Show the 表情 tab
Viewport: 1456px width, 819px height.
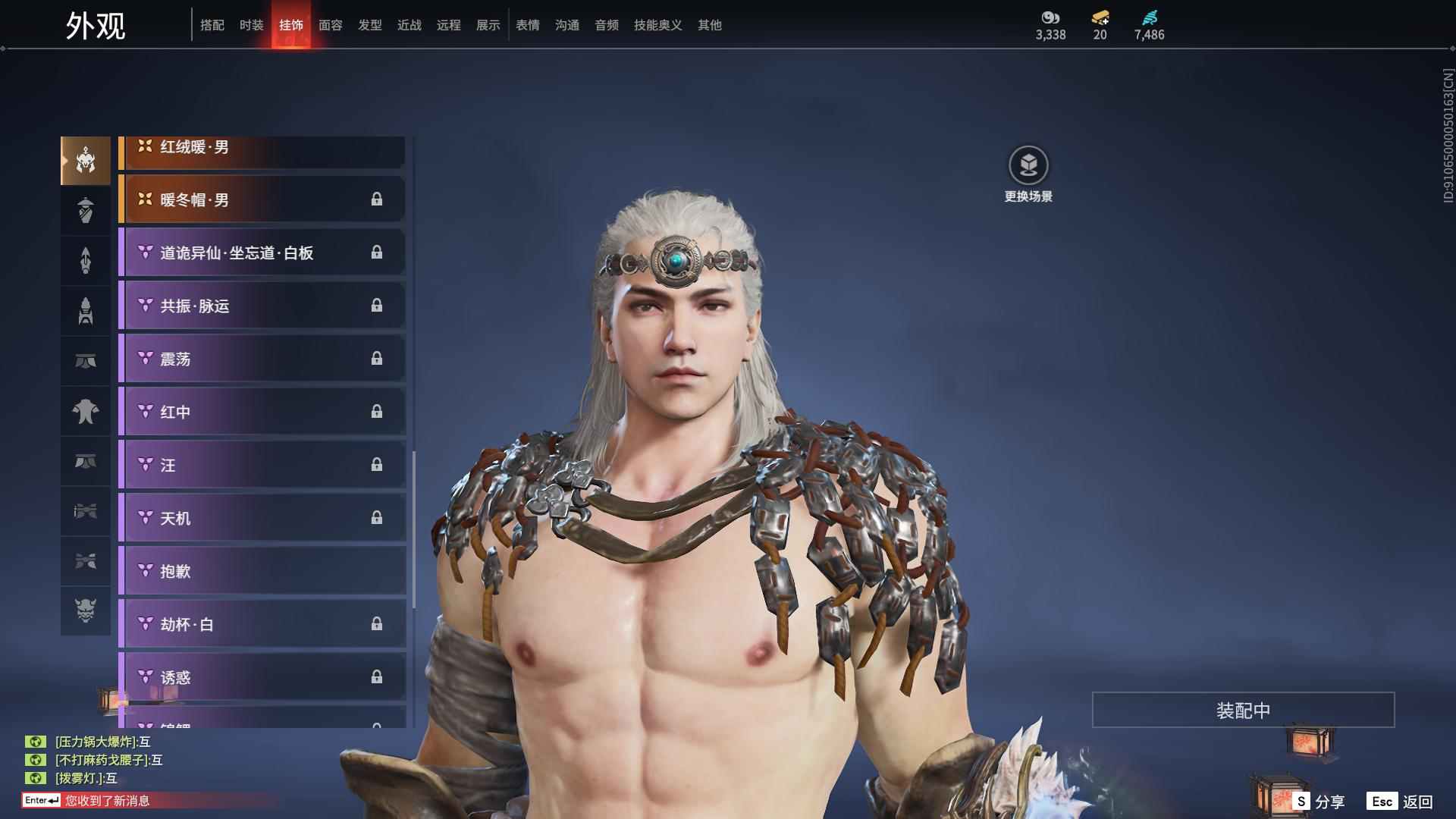(x=528, y=25)
